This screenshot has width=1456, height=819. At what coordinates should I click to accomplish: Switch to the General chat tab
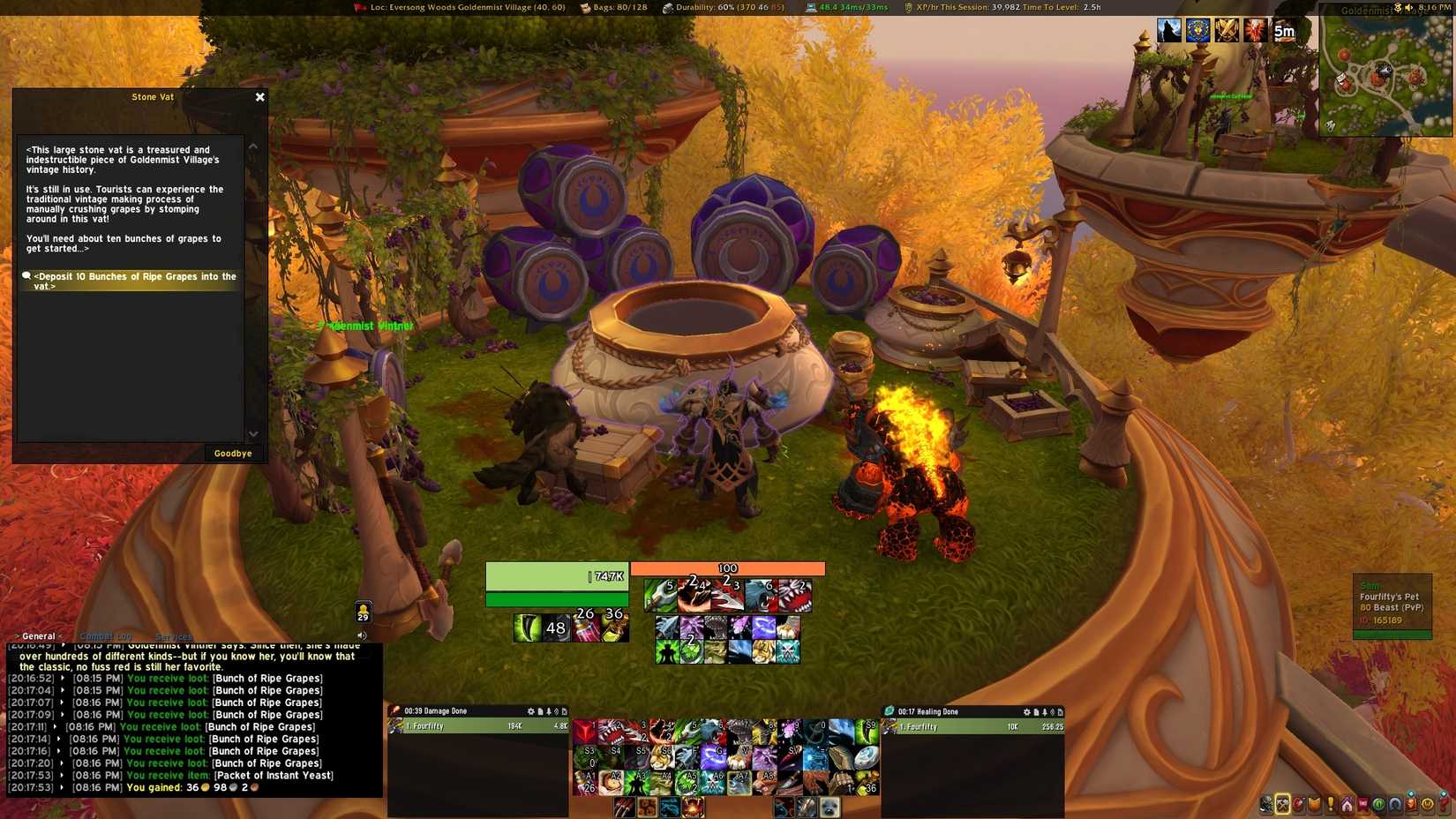point(38,636)
